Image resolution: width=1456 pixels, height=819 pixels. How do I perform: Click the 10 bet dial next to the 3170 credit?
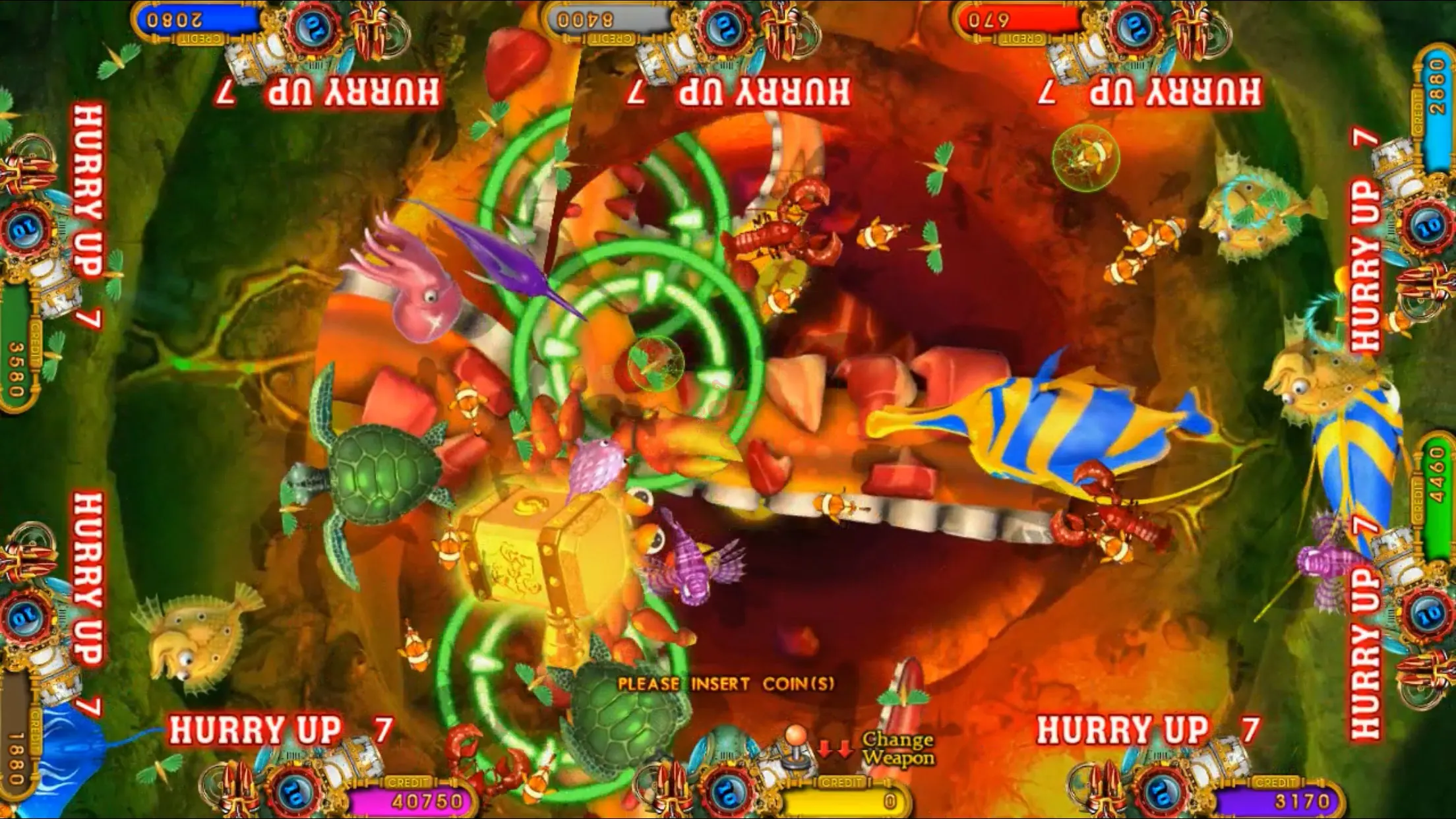point(1161,793)
